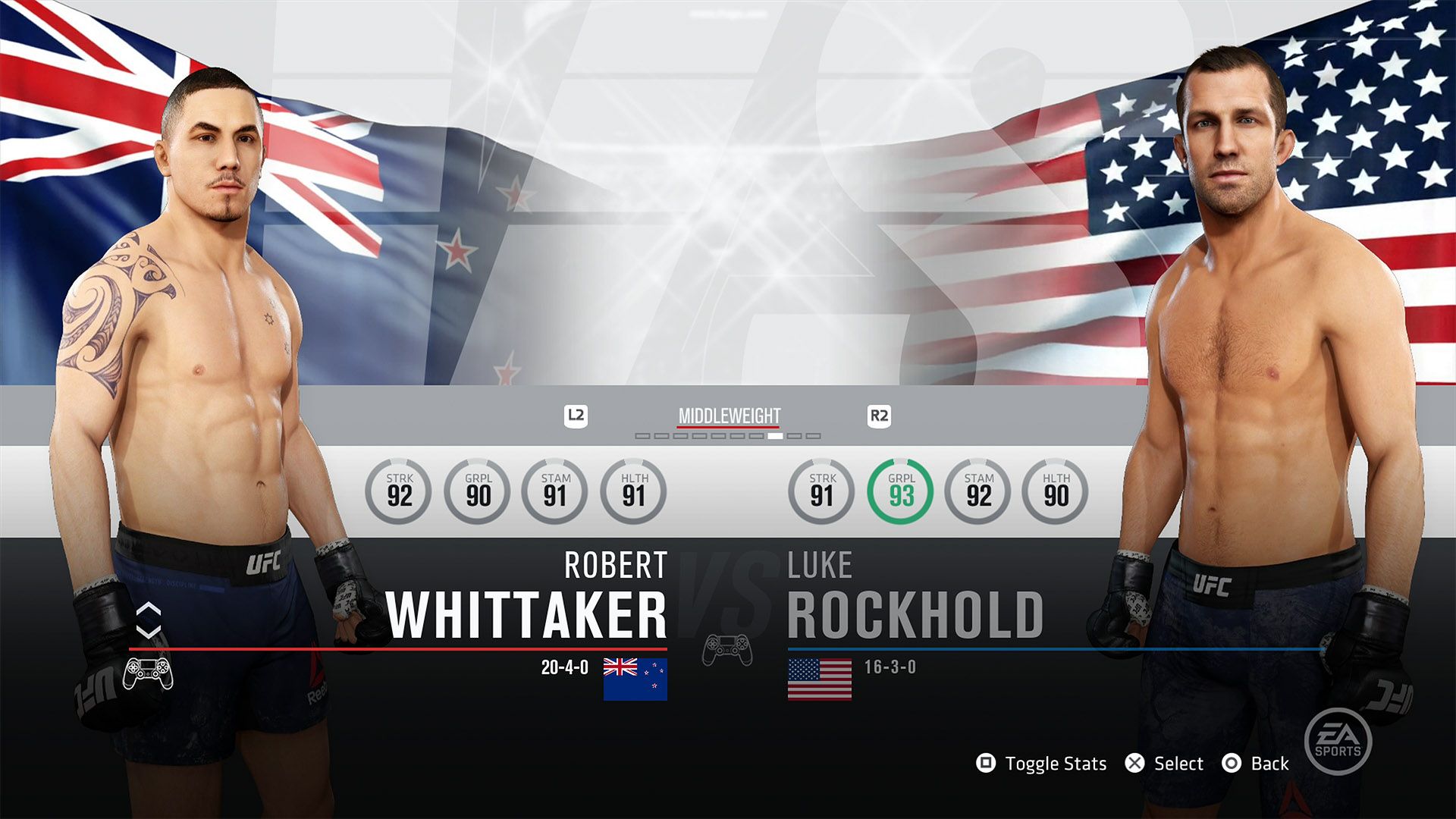This screenshot has width=1456, height=819.
Task: Click the weight class progress dash bar
Action: coord(728,437)
